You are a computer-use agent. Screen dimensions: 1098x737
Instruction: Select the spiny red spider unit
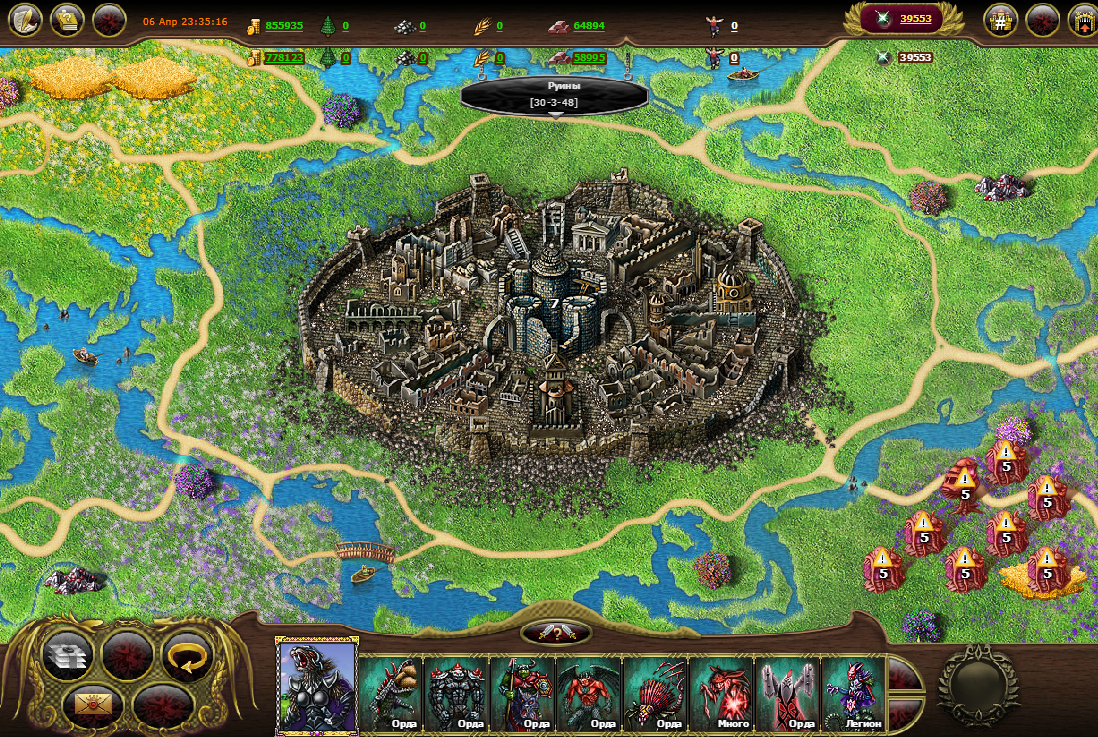(655, 692)
